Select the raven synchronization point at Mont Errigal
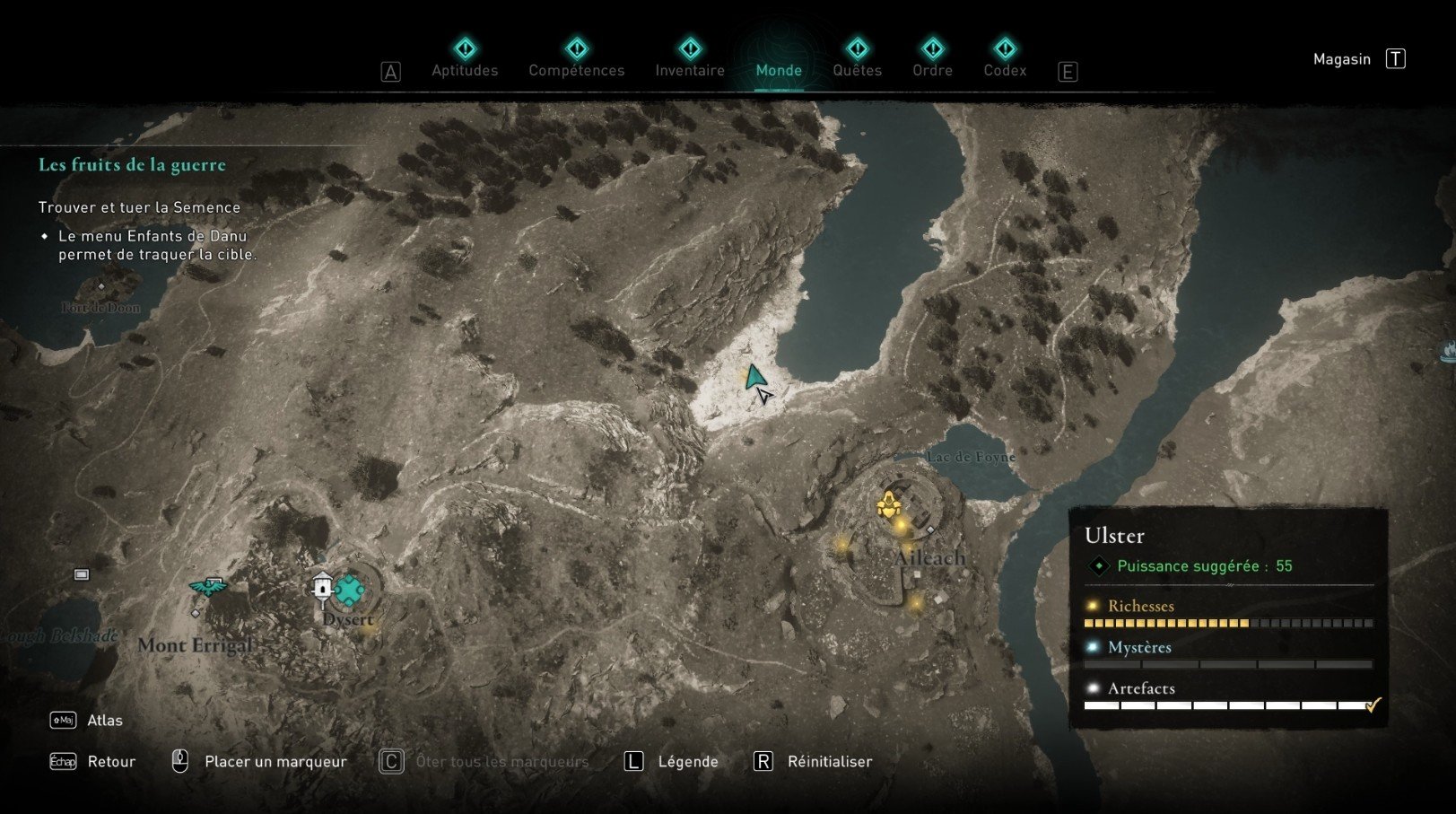Image resolution: width=1456 pixels, height=814 pixels. (207, 588)
